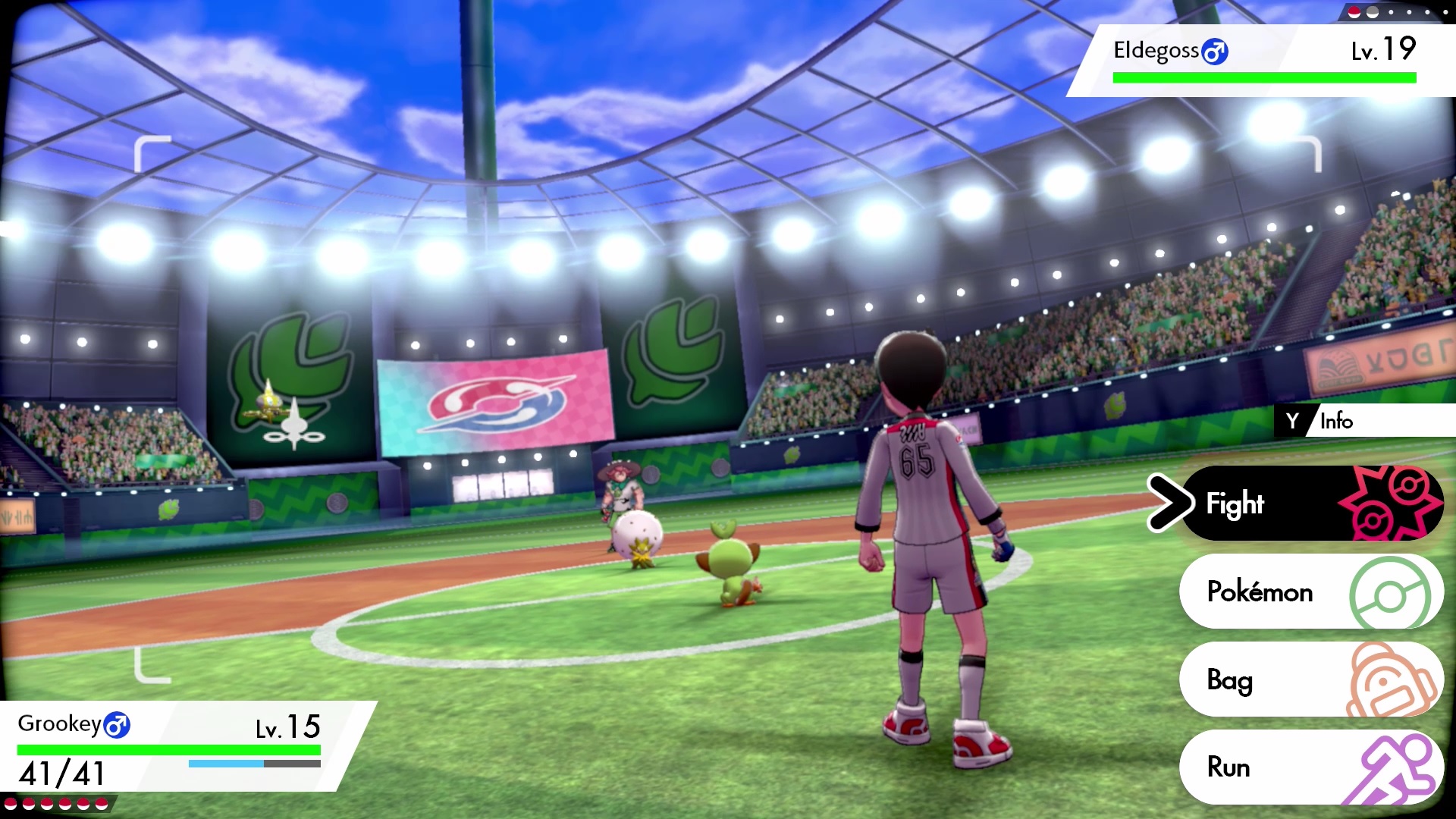
Task: Toggle the sixth Poké Ball party indicator
Action: 101,803
